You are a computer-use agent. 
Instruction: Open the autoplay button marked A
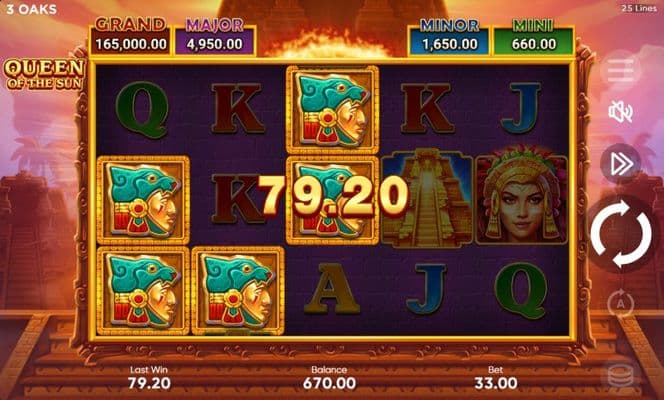(x=620, y=301)
